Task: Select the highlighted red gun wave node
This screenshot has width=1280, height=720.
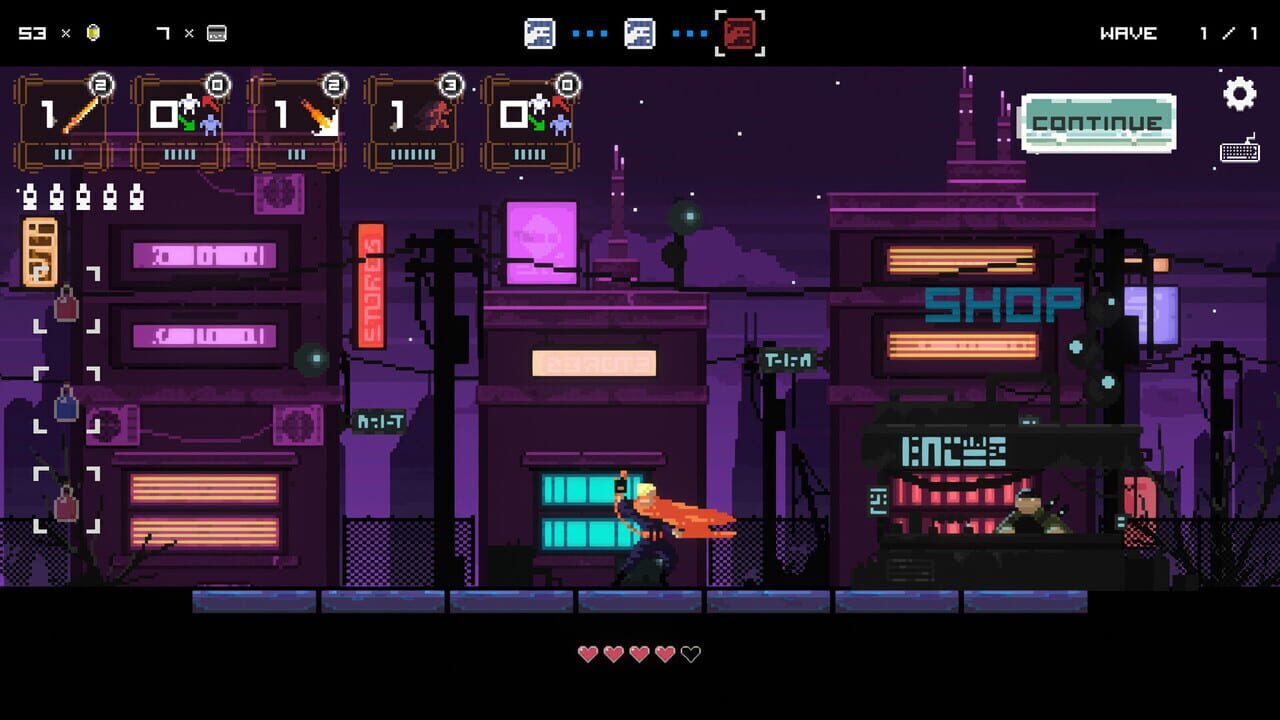Action: coord(739,32)
